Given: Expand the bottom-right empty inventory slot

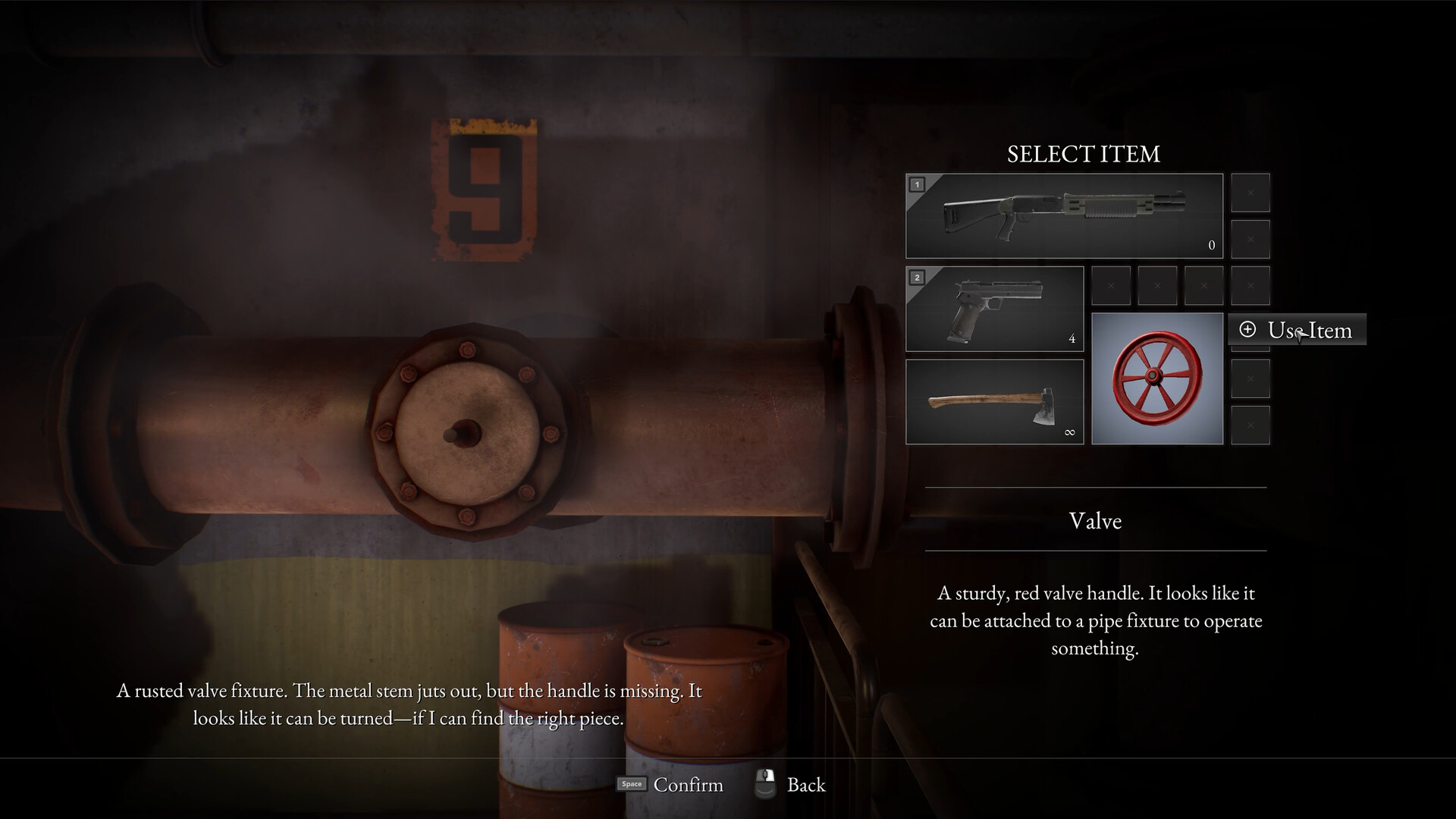Looking at the screenshot, I should [x=1250, y=423].
